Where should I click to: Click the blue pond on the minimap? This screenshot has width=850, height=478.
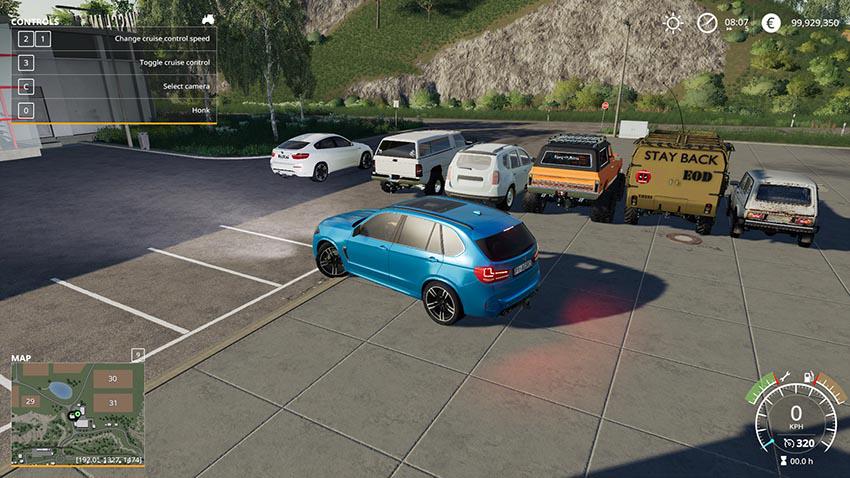59,389
